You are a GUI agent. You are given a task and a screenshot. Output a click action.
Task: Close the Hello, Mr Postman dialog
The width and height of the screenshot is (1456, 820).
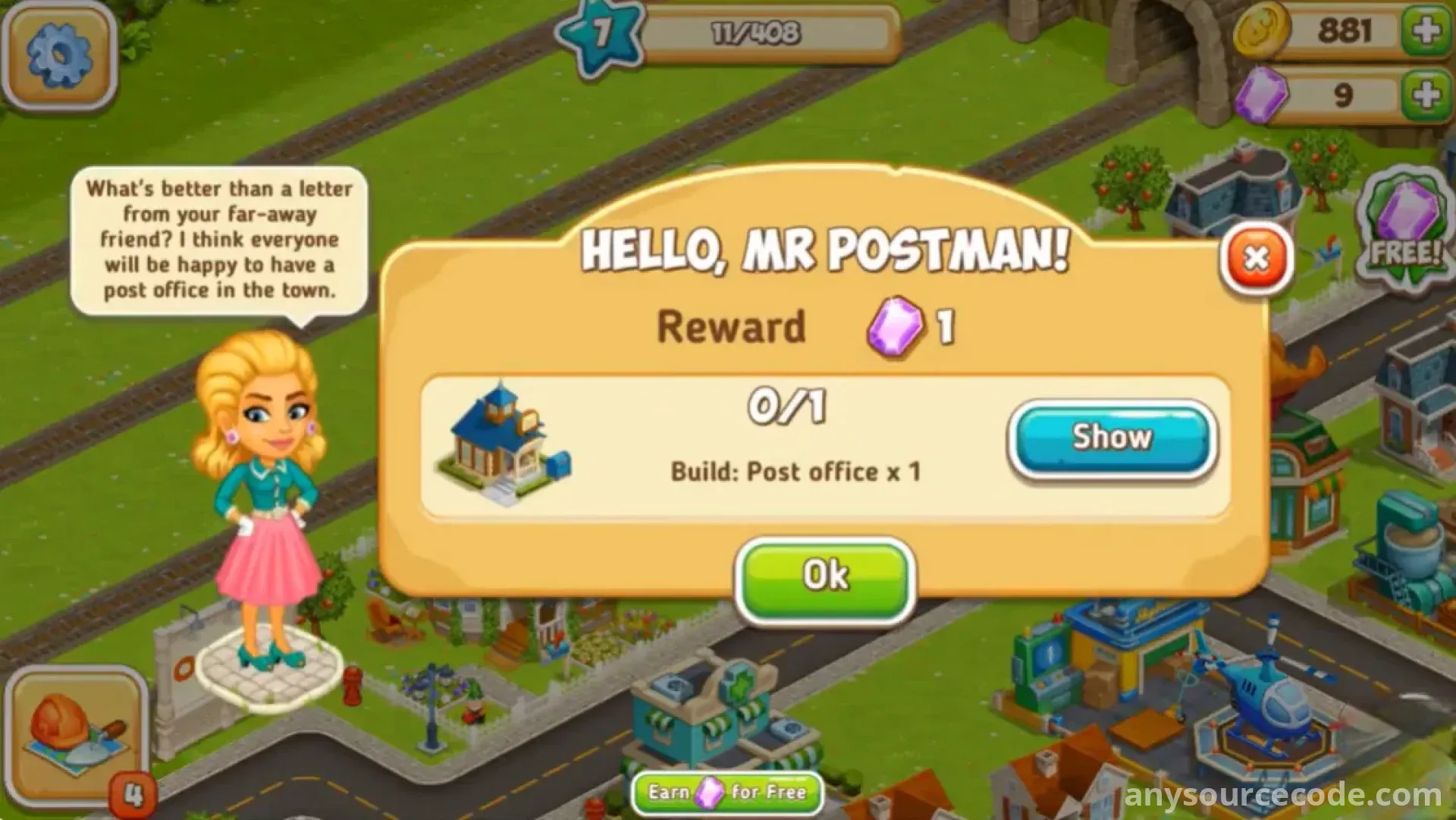[x=1256, y=259]
